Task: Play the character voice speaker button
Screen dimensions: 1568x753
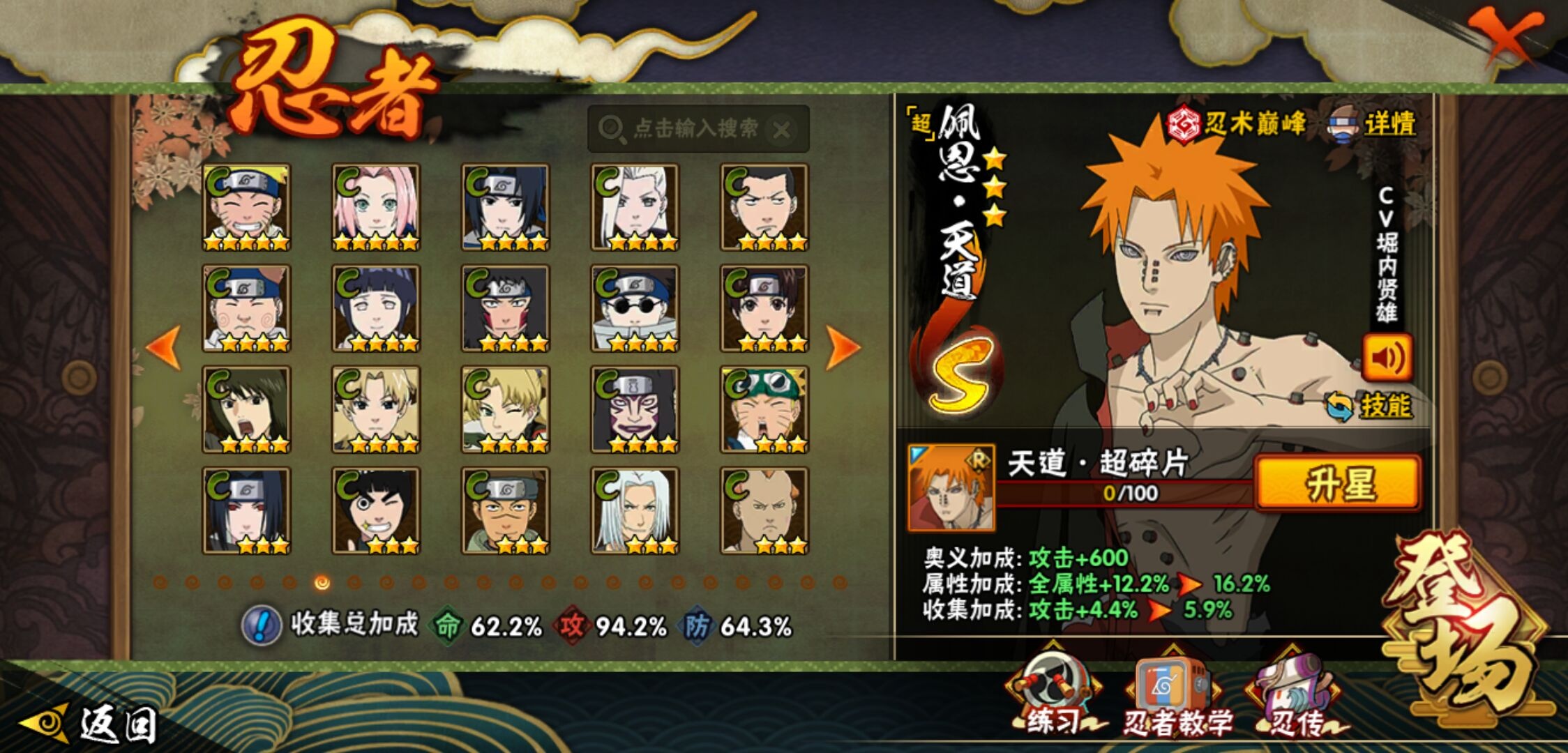Action: (1387, 358)
